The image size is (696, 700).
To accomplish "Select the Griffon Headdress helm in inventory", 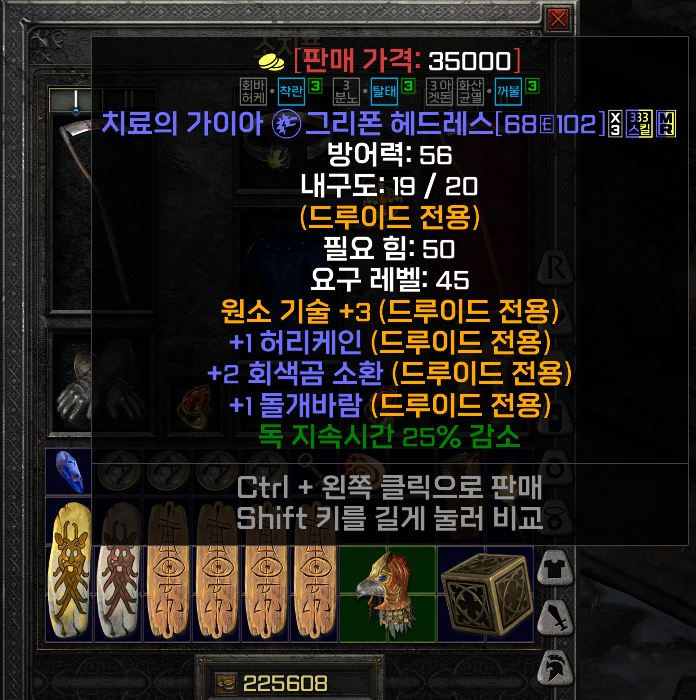I will coord(389,591).
